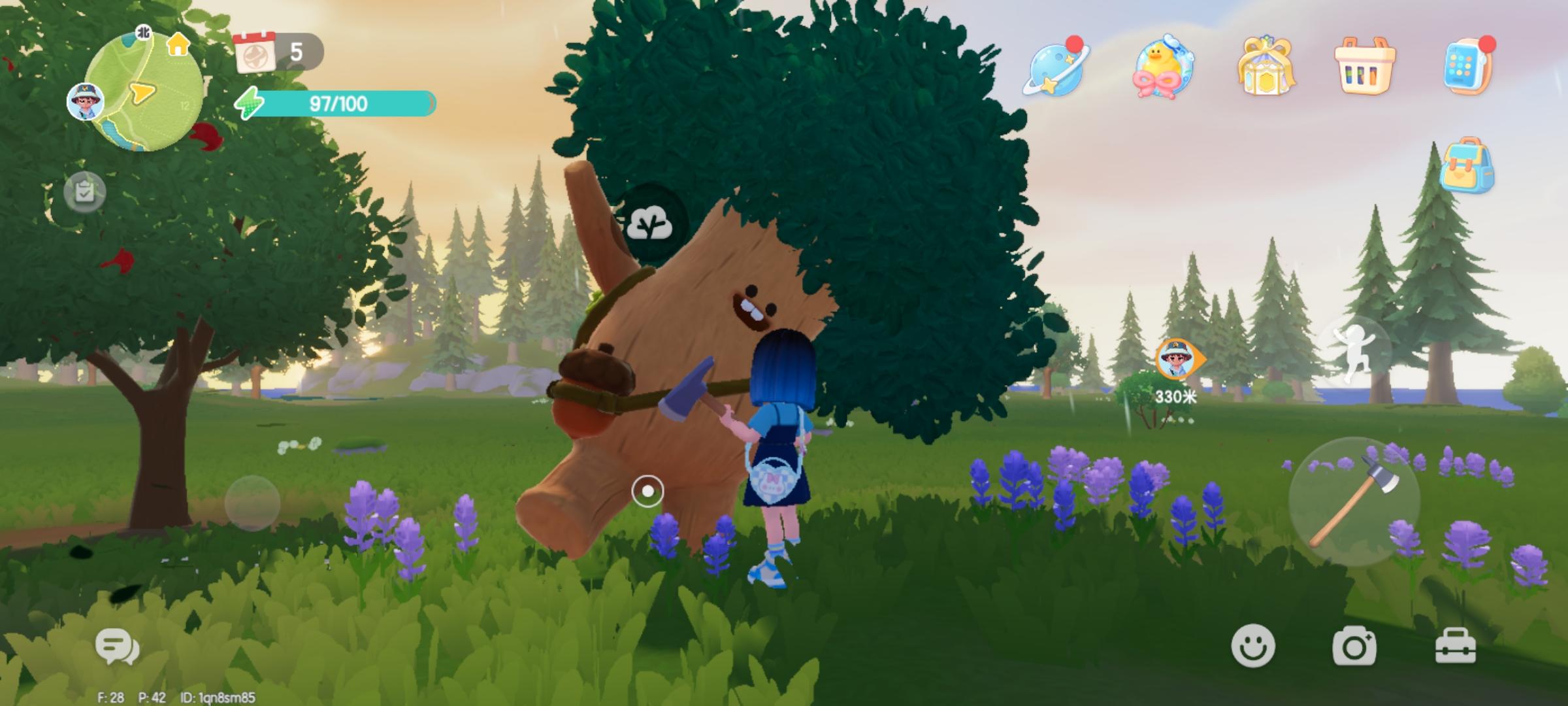Open the clipboard task list on left
Image resolution: width=1568 pixels, height=706 pixels.
point(86,192)
